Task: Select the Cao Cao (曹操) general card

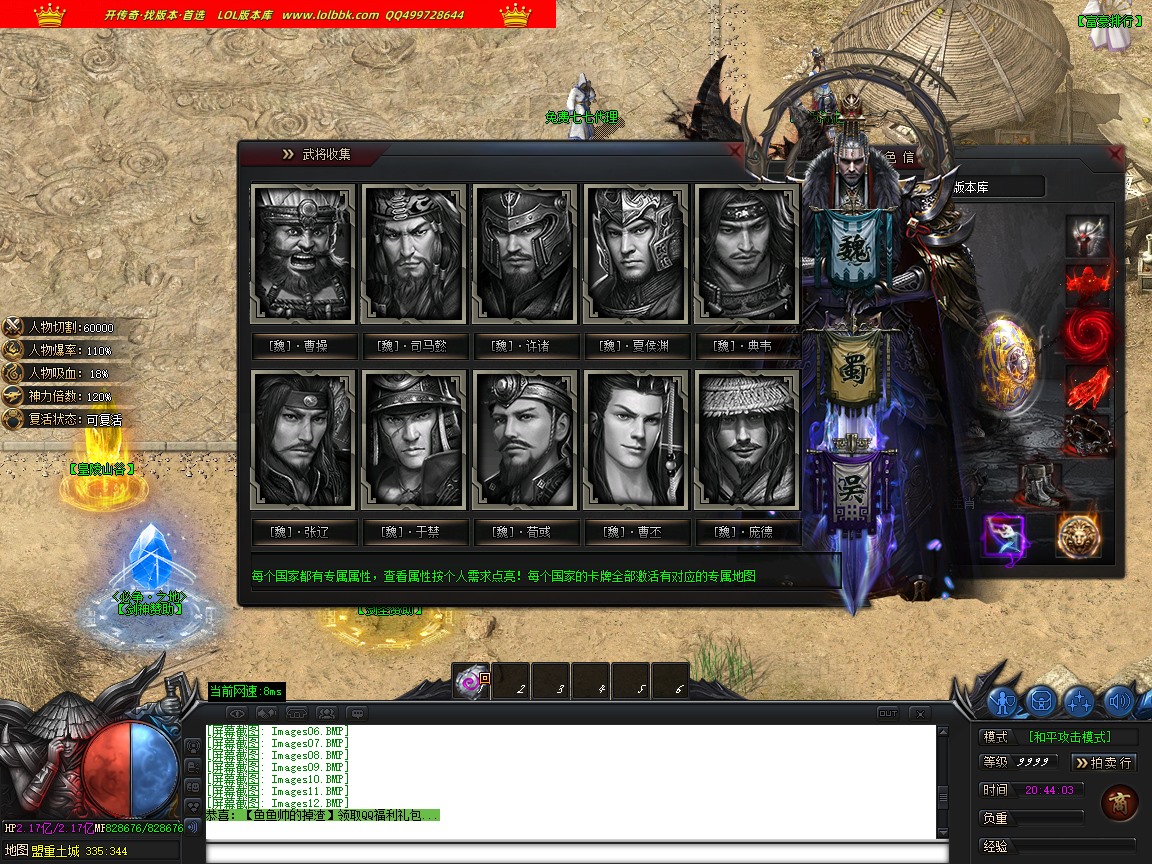Action: coord(303,254)
